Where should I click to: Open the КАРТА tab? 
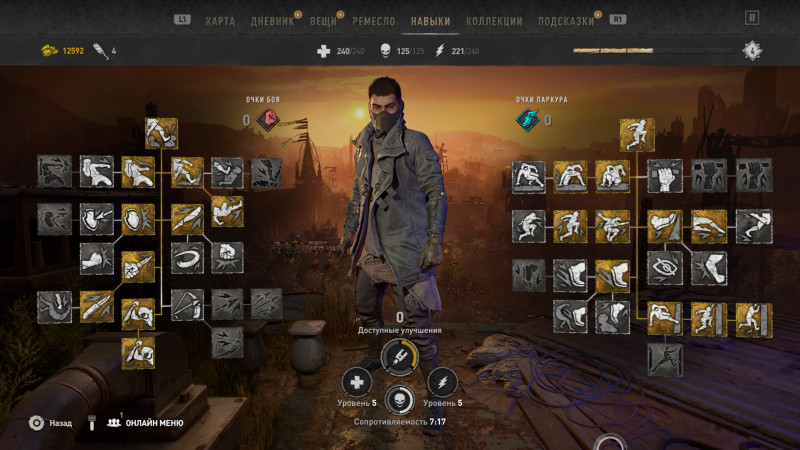pos(220,20)
